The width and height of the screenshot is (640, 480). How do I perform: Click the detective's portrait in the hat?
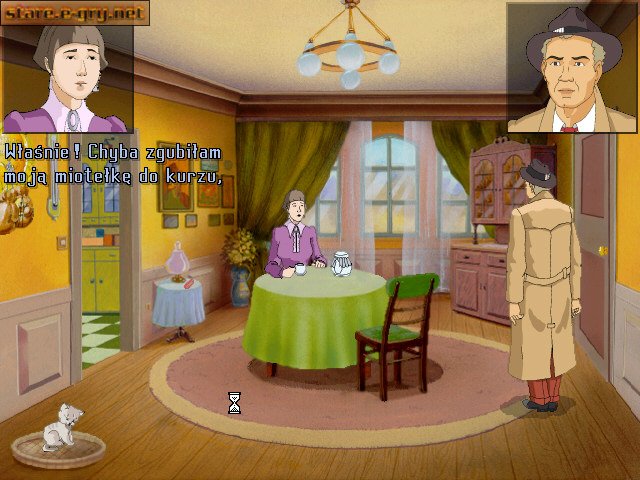[570, 68]
